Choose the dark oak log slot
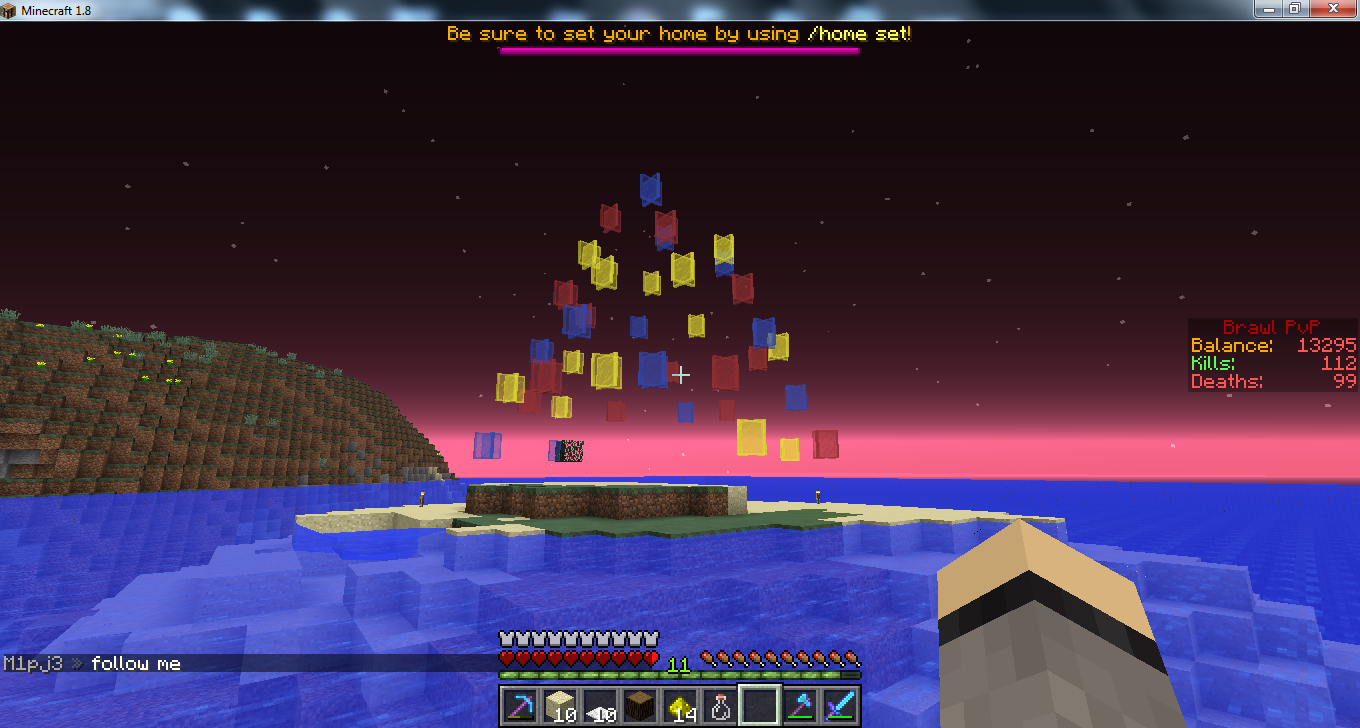 (x=640, y=706)
